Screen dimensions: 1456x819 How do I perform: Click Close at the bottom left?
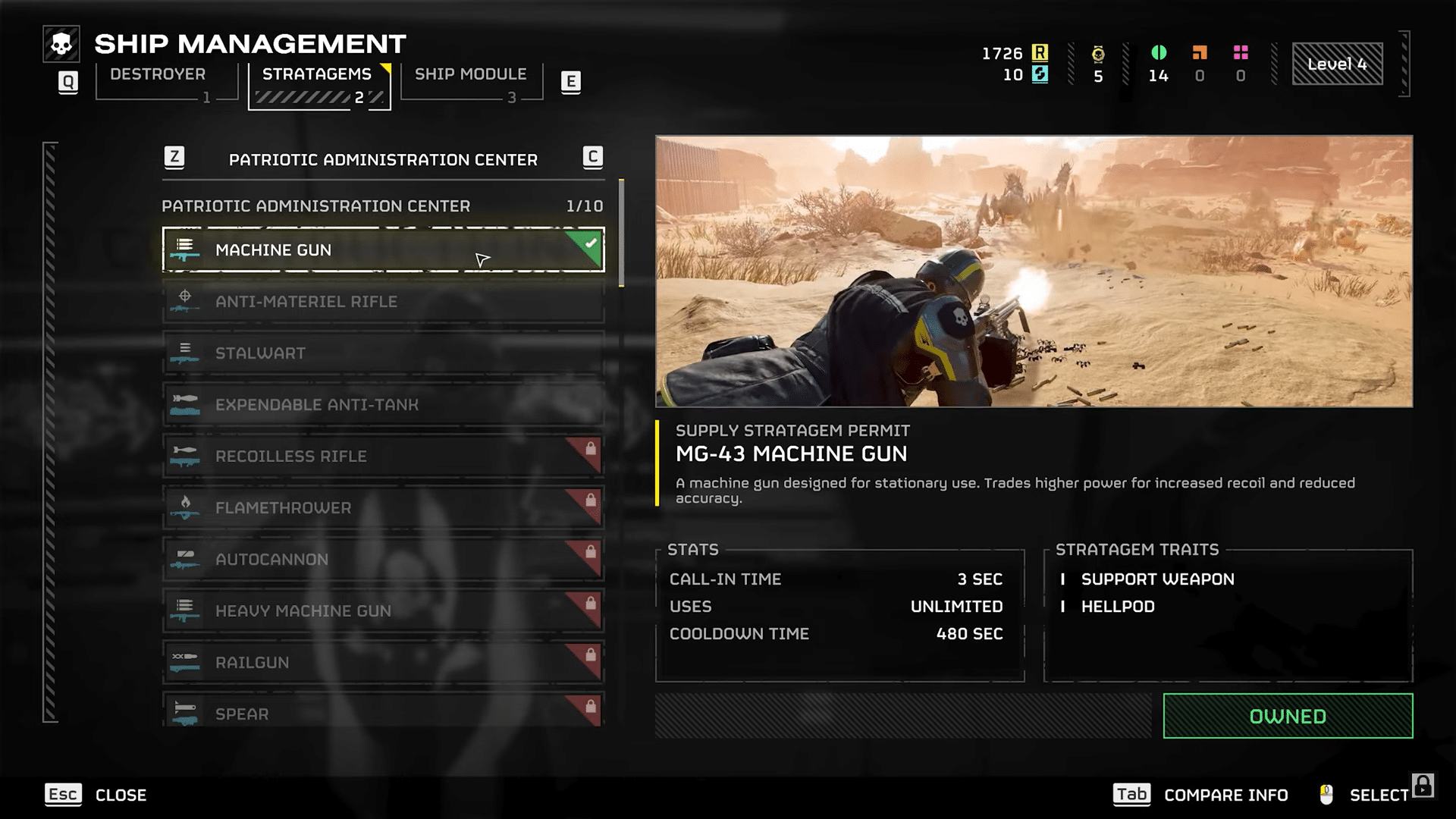(x=121, y=795)
